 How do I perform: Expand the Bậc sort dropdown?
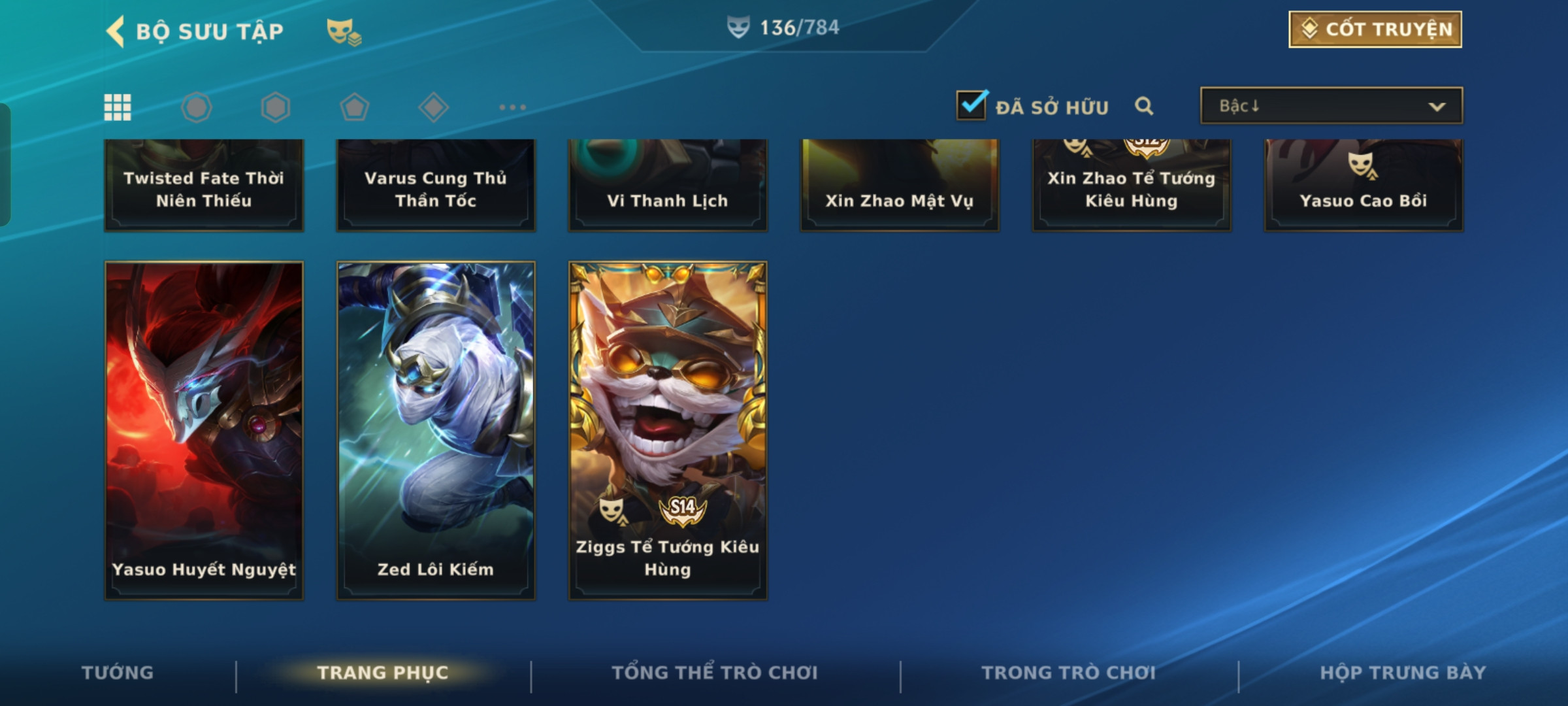coord(1331,106)
